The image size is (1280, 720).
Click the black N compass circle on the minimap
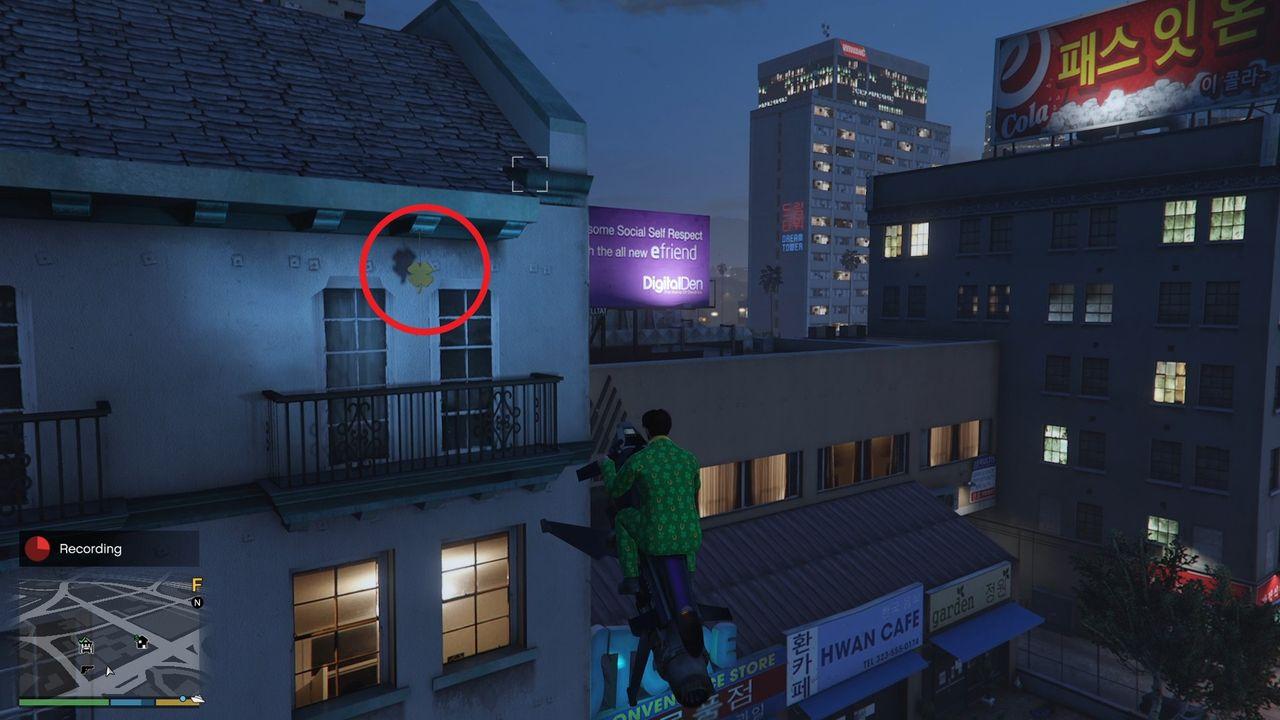pyautogui.click(x=198, y=602)
